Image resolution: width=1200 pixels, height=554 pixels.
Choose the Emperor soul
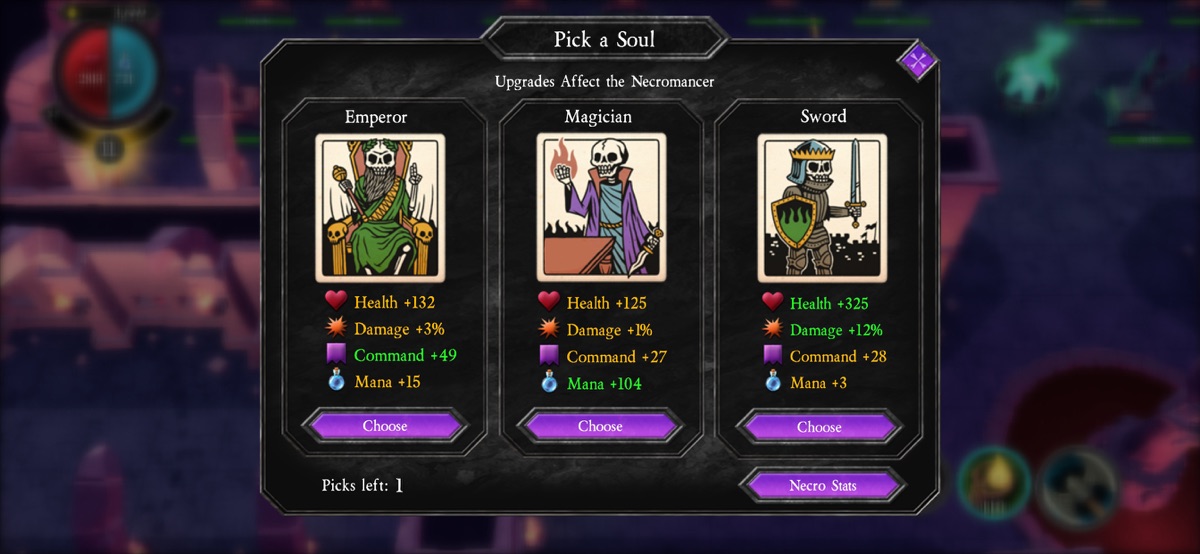point(385,426)
